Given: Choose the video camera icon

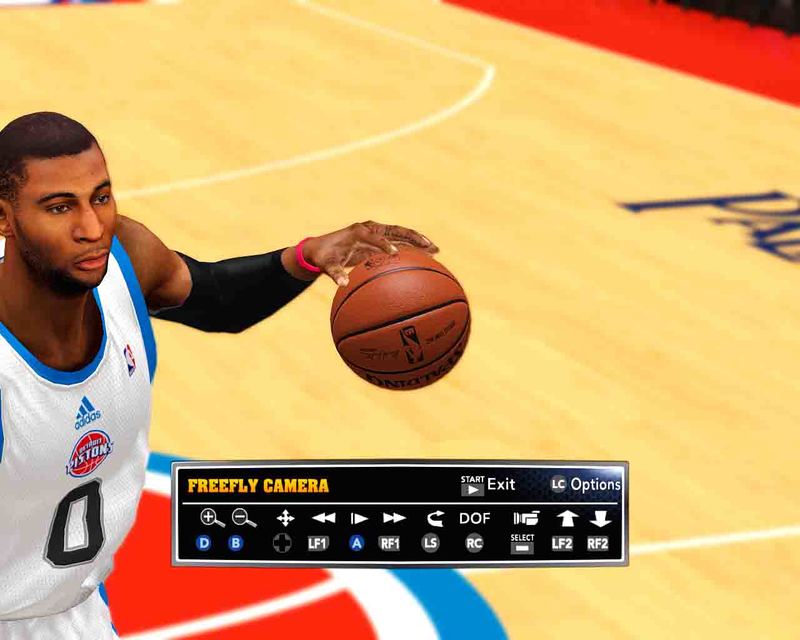Looking at the screenshot, I should point(525,518).
